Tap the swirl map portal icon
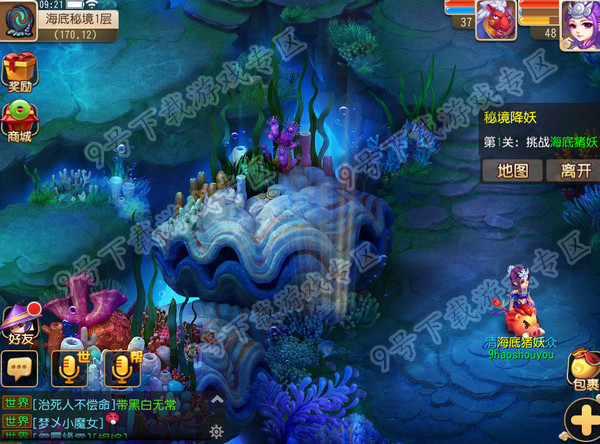This screenshot has width=600, height=444. tap(17, 22)
